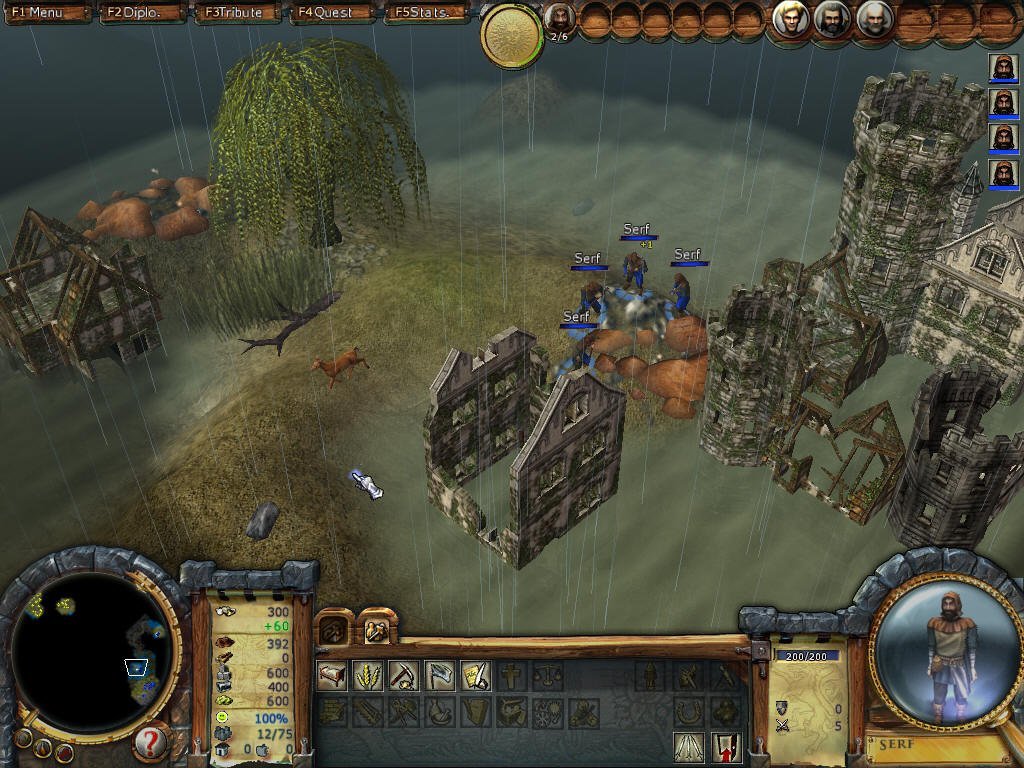This screenshot has width=1024, height=768.
Task: Choose the wheat farm building icon
Action: (x=368, y=677)
